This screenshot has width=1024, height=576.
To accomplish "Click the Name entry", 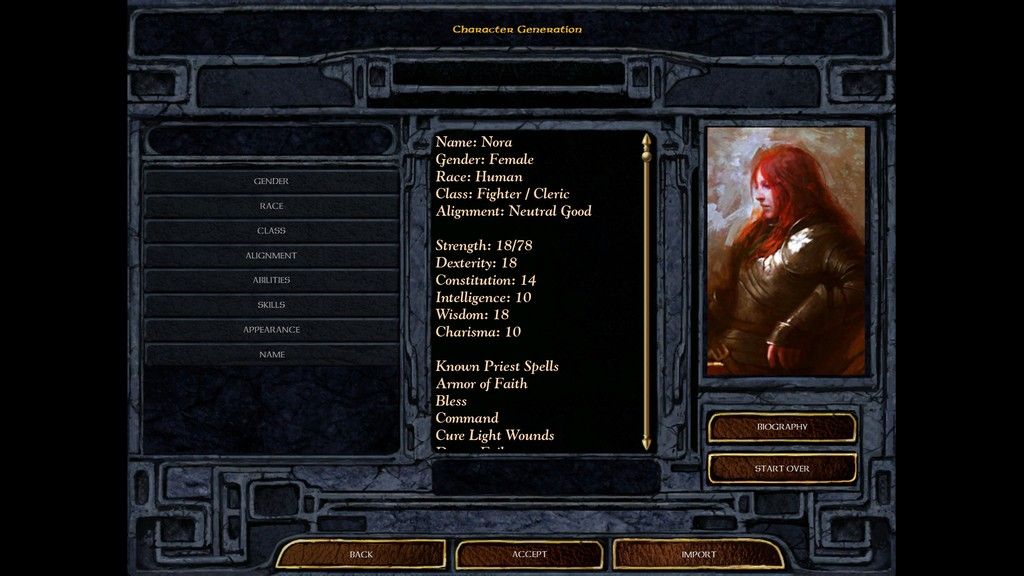I will 271,355.
